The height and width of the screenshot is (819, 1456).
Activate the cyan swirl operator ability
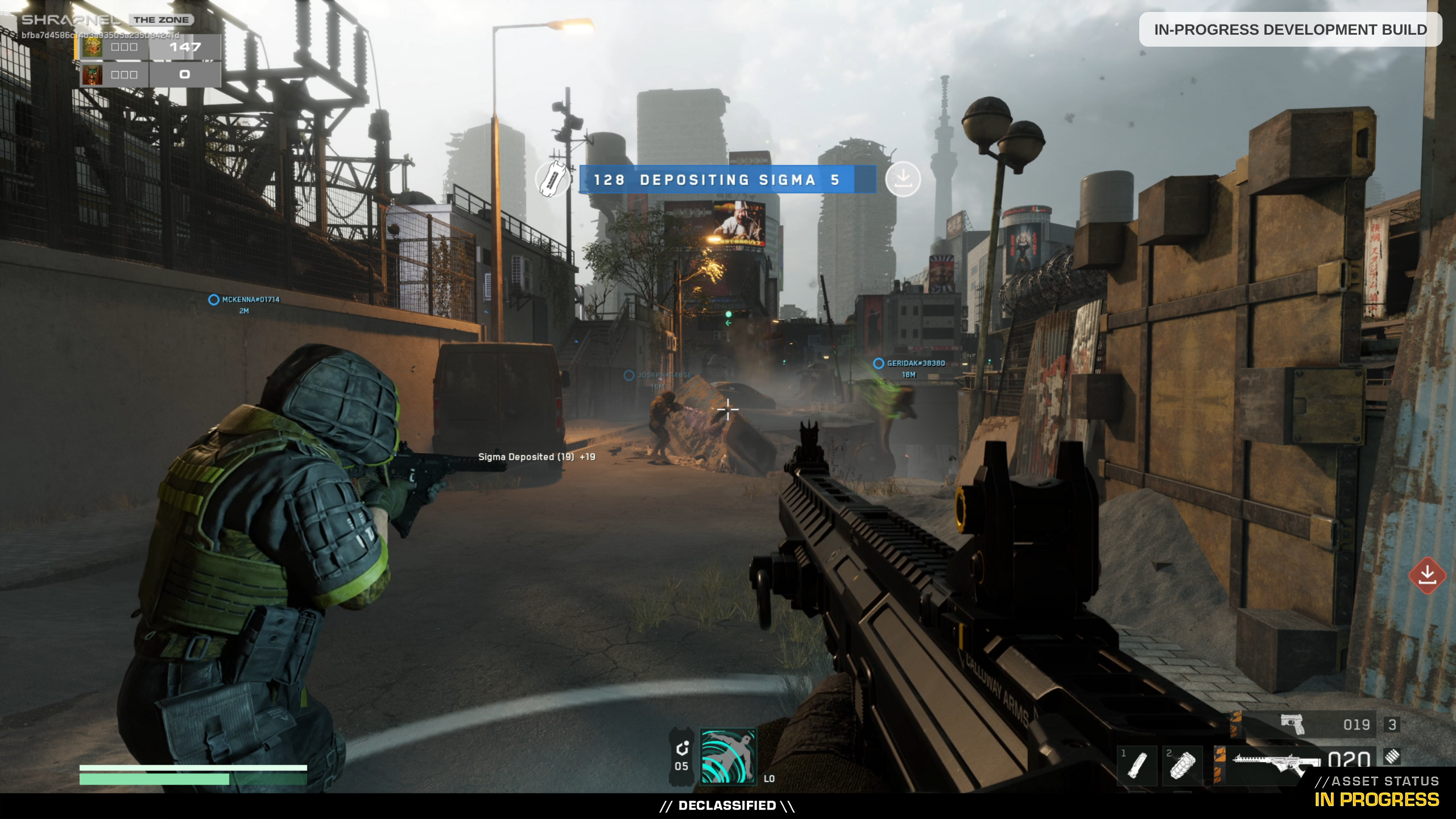[x=728, y=756]
